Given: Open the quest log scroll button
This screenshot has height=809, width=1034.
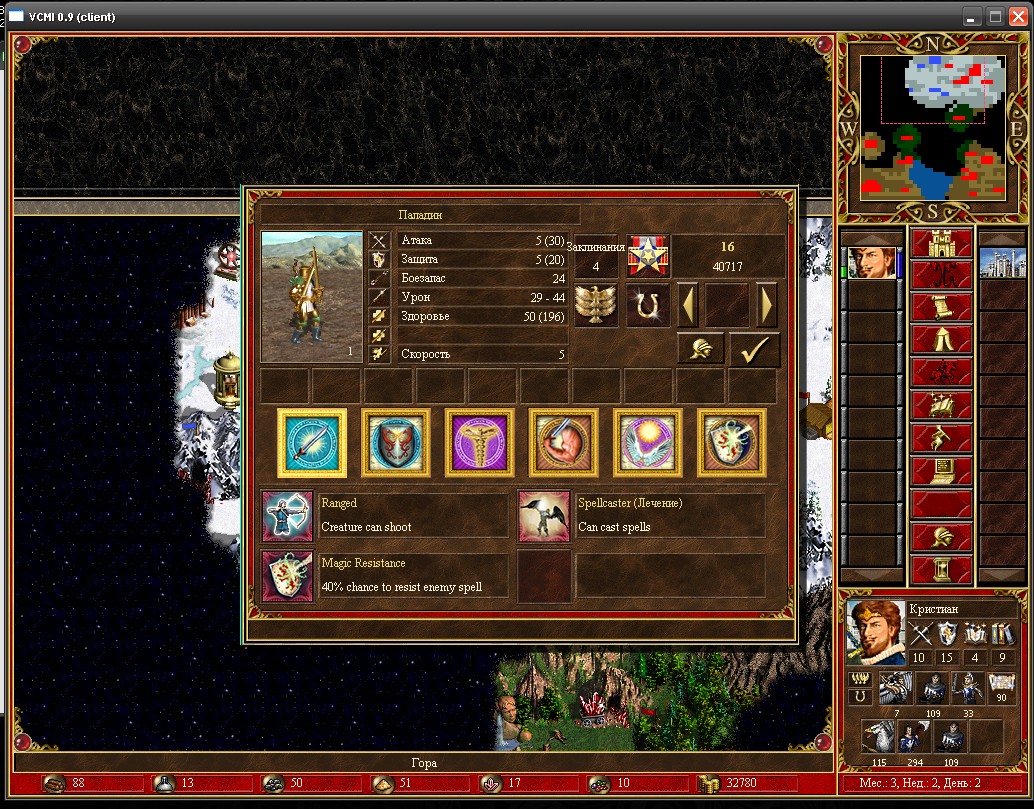Looking at the screenshot, I should (941, 308).
